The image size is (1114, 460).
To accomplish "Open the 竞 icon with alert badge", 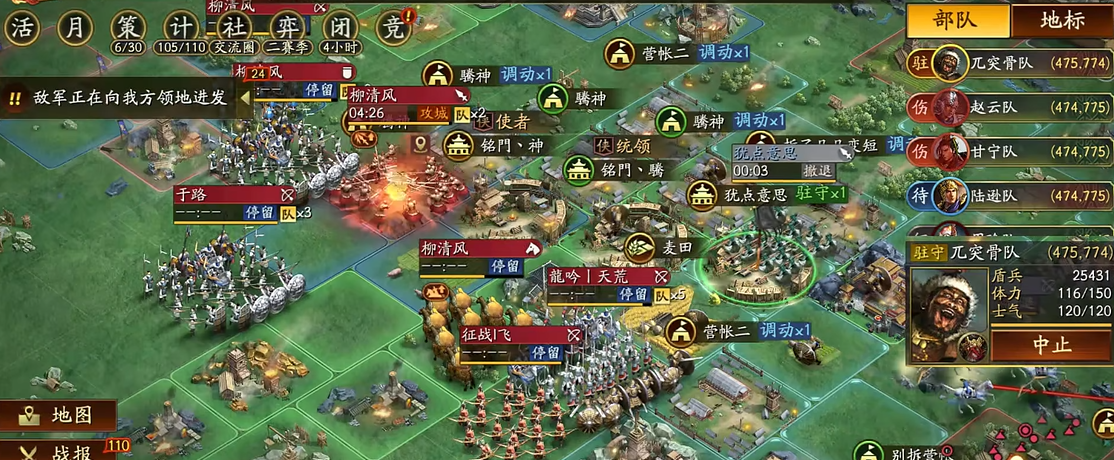I will tap(395, 28).
